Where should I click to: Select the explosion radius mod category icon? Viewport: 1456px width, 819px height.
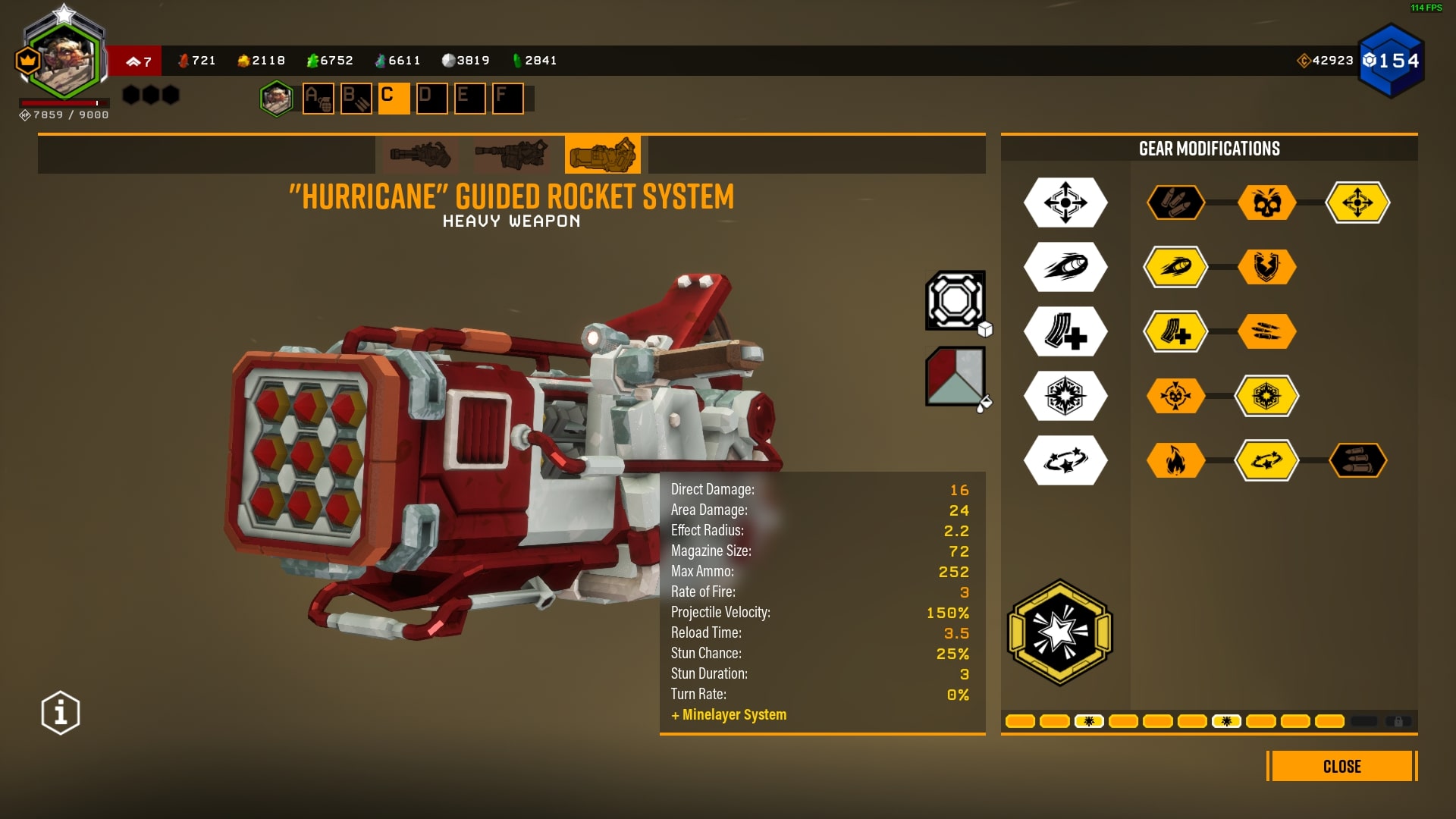[x=1065, y=396]
